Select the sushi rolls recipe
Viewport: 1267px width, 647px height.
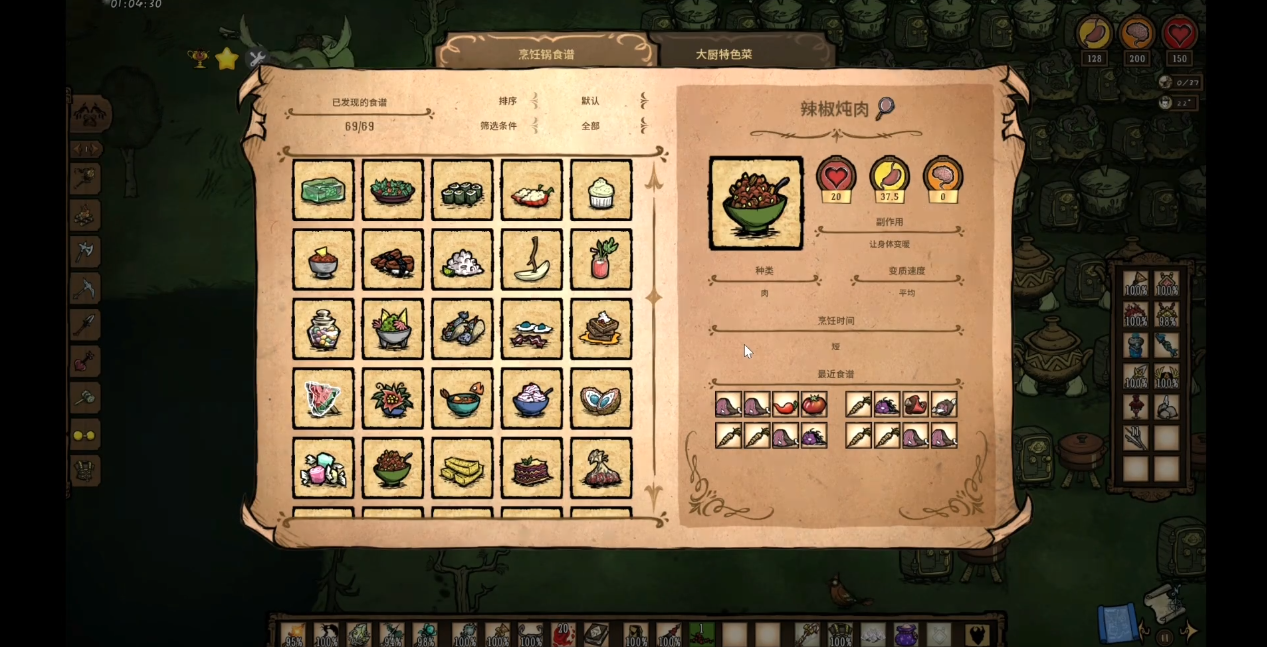tap(462, 190)
